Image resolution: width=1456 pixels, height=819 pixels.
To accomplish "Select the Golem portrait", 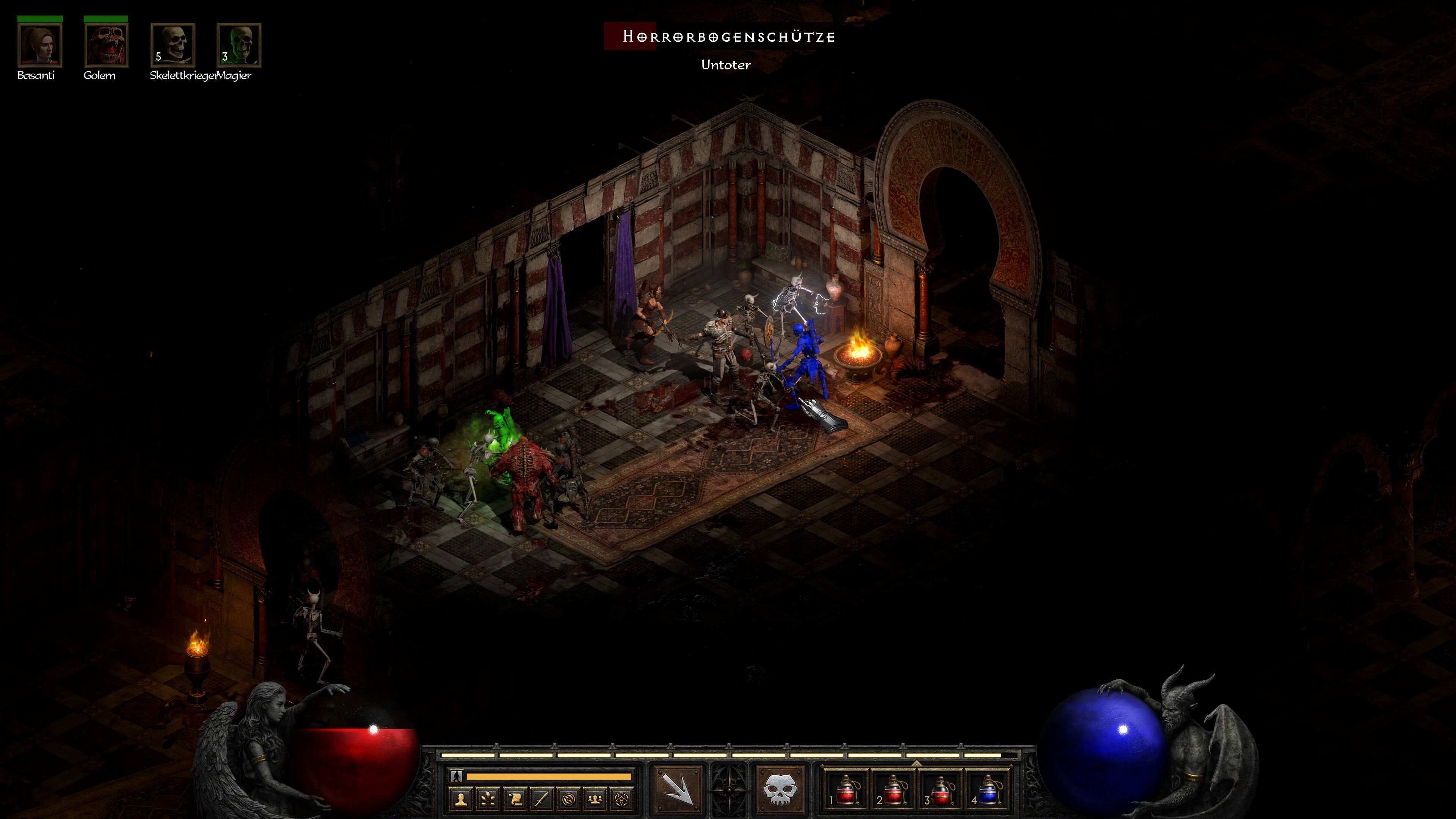I will (106, 45).
